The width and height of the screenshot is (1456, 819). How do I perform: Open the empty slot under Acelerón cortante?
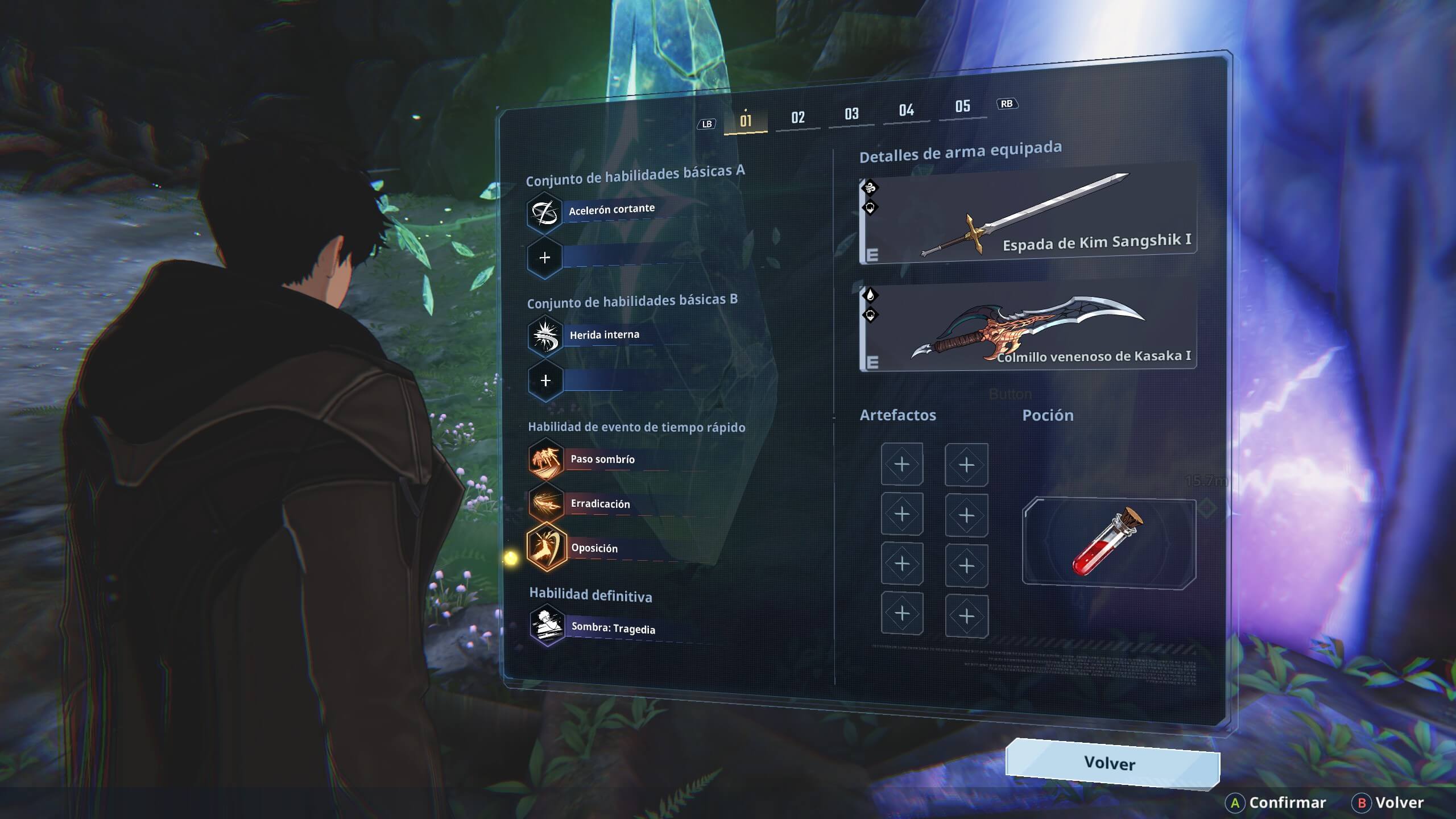tap(545, 257)
